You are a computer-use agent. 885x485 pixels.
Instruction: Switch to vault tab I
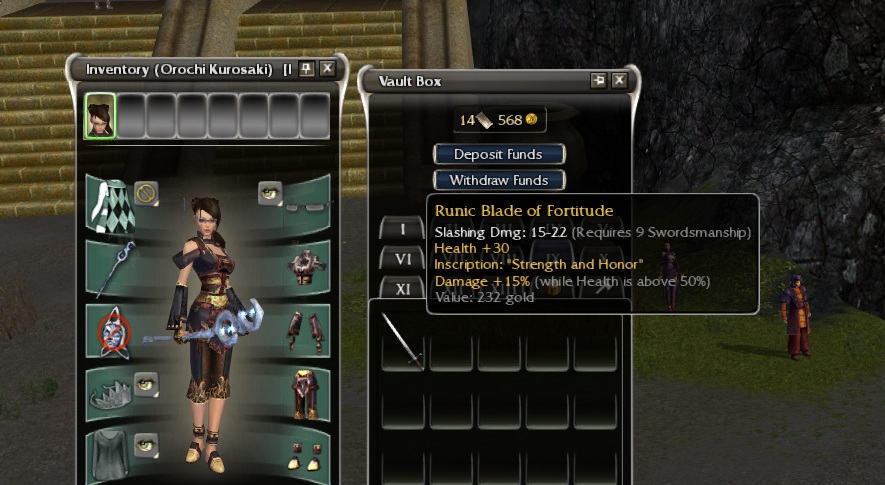[403, 230]
